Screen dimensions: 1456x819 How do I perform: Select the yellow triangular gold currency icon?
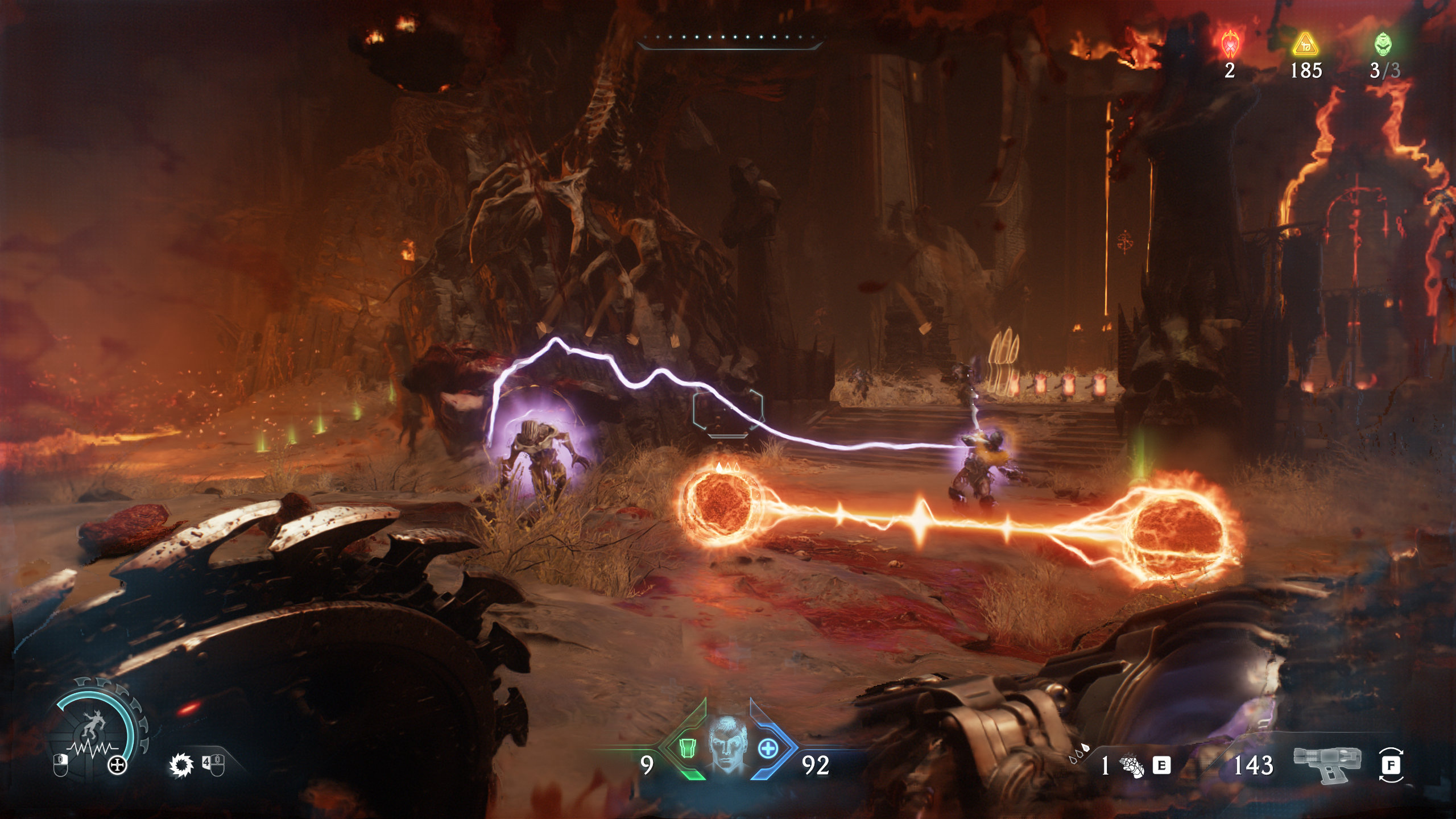pos(1305,44)
